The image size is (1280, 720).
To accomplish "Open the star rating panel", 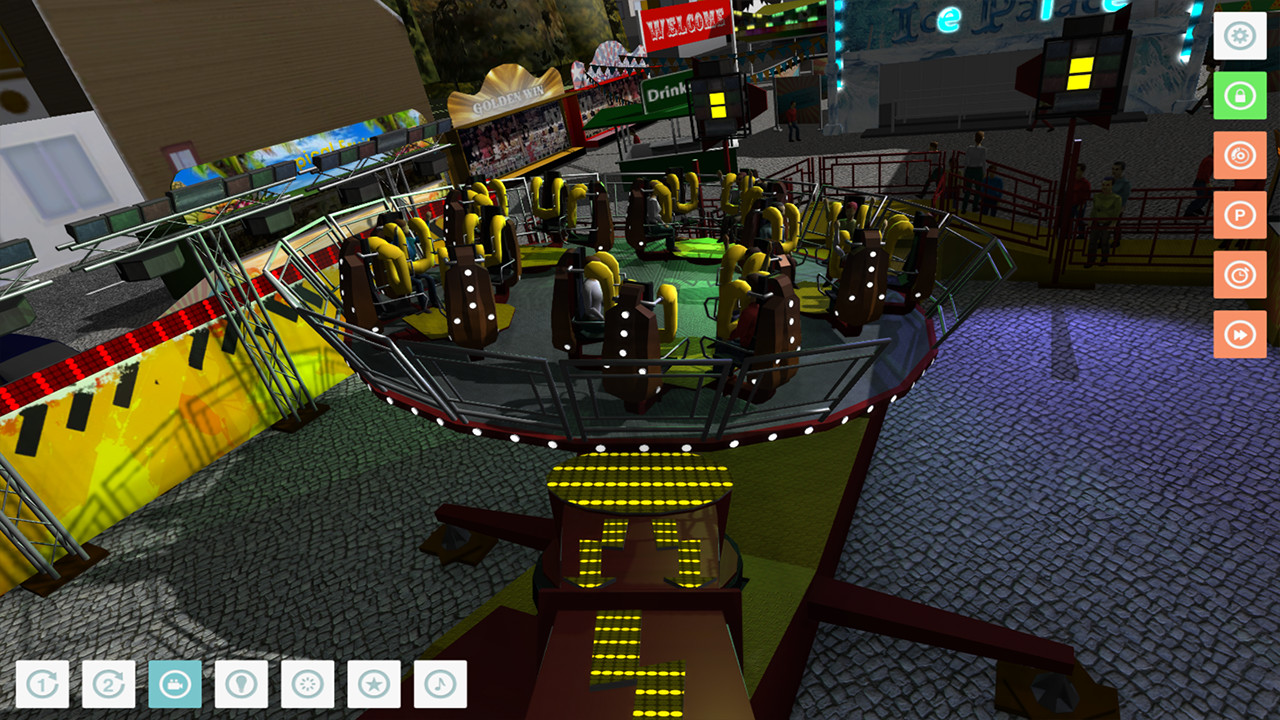I will pyautogui.click(x=375, y=686).
